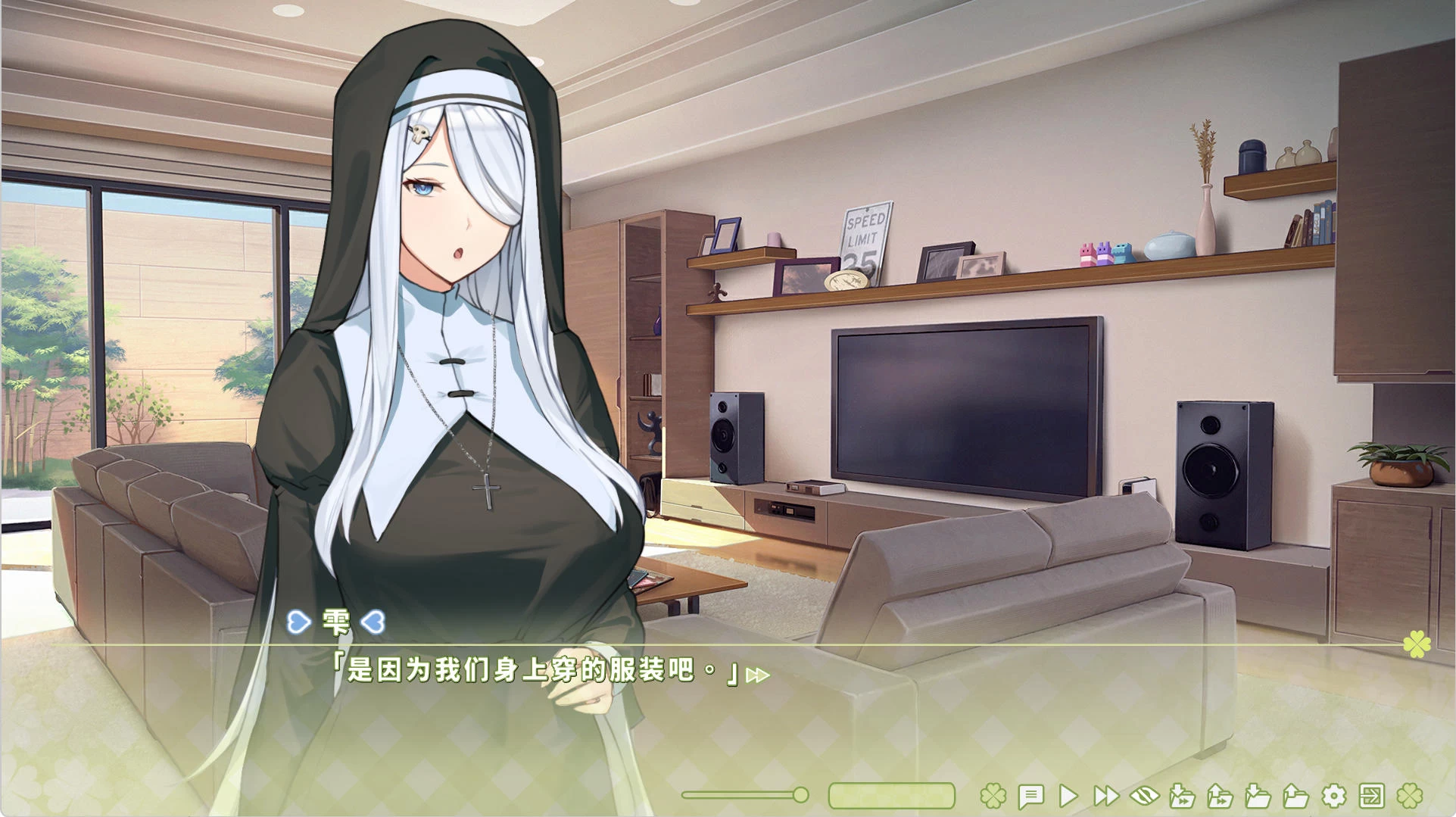Image resolution: width=1456 pixels, height=817 pixels.
Task: Select the quick save icon
Action: click(x=1183, y=796)
